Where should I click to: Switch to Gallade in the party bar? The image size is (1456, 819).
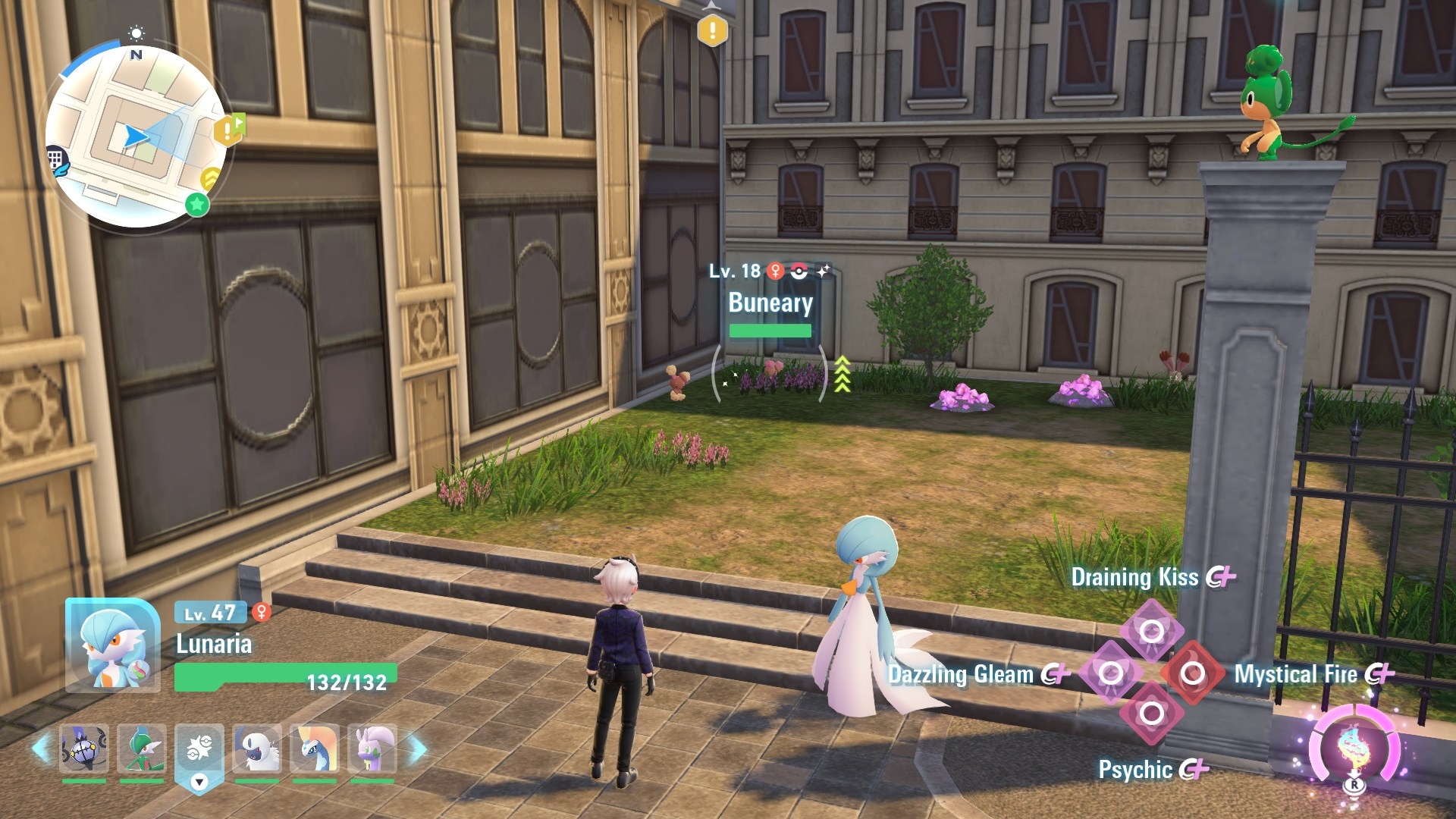tap(142, 748)
